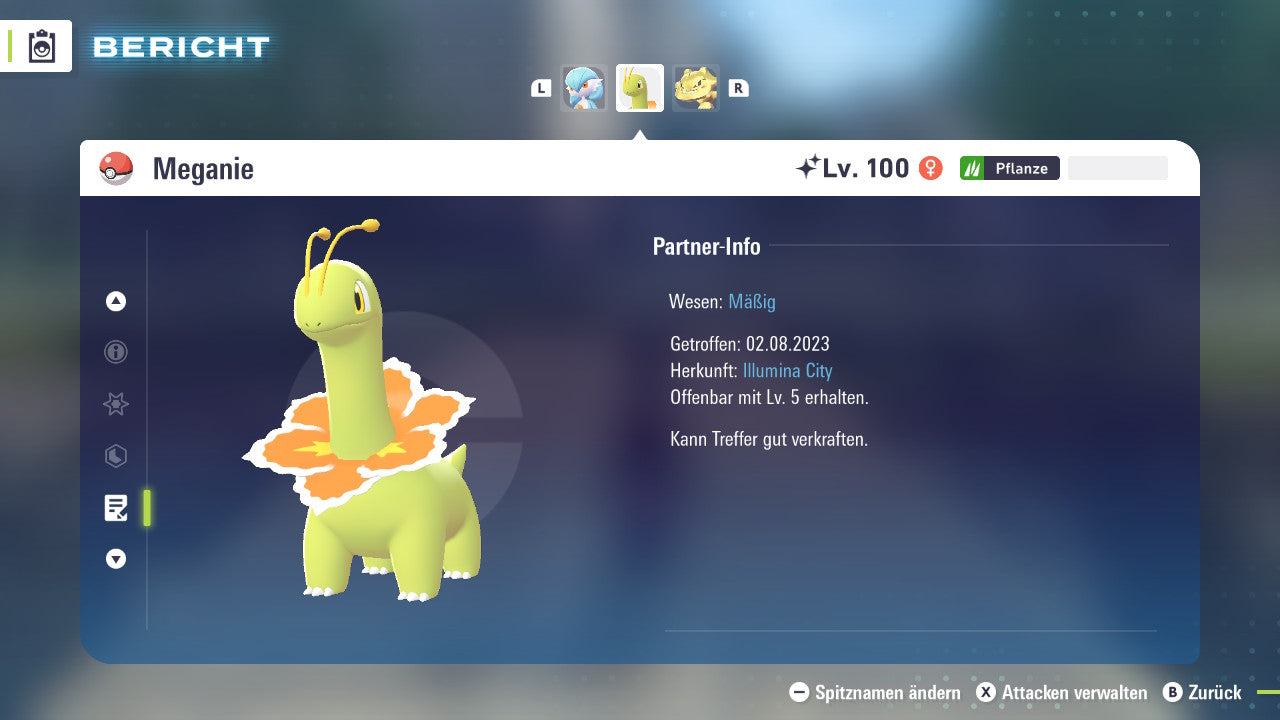This screenshot has height=720, width=1280.
Task: Click the empty progress bar beside Pflanze
Action: pos(1117,167)
